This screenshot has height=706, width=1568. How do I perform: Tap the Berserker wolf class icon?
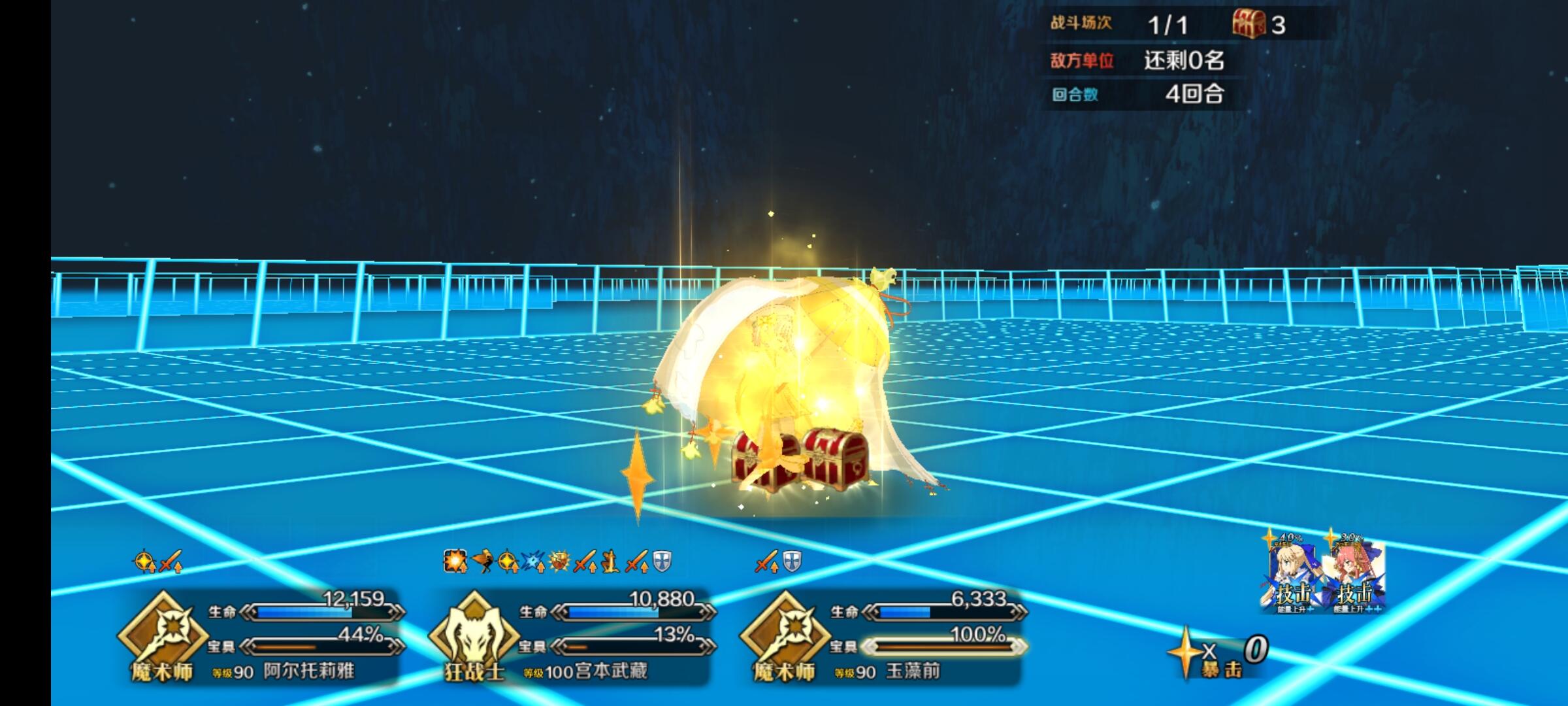point(473,637)
